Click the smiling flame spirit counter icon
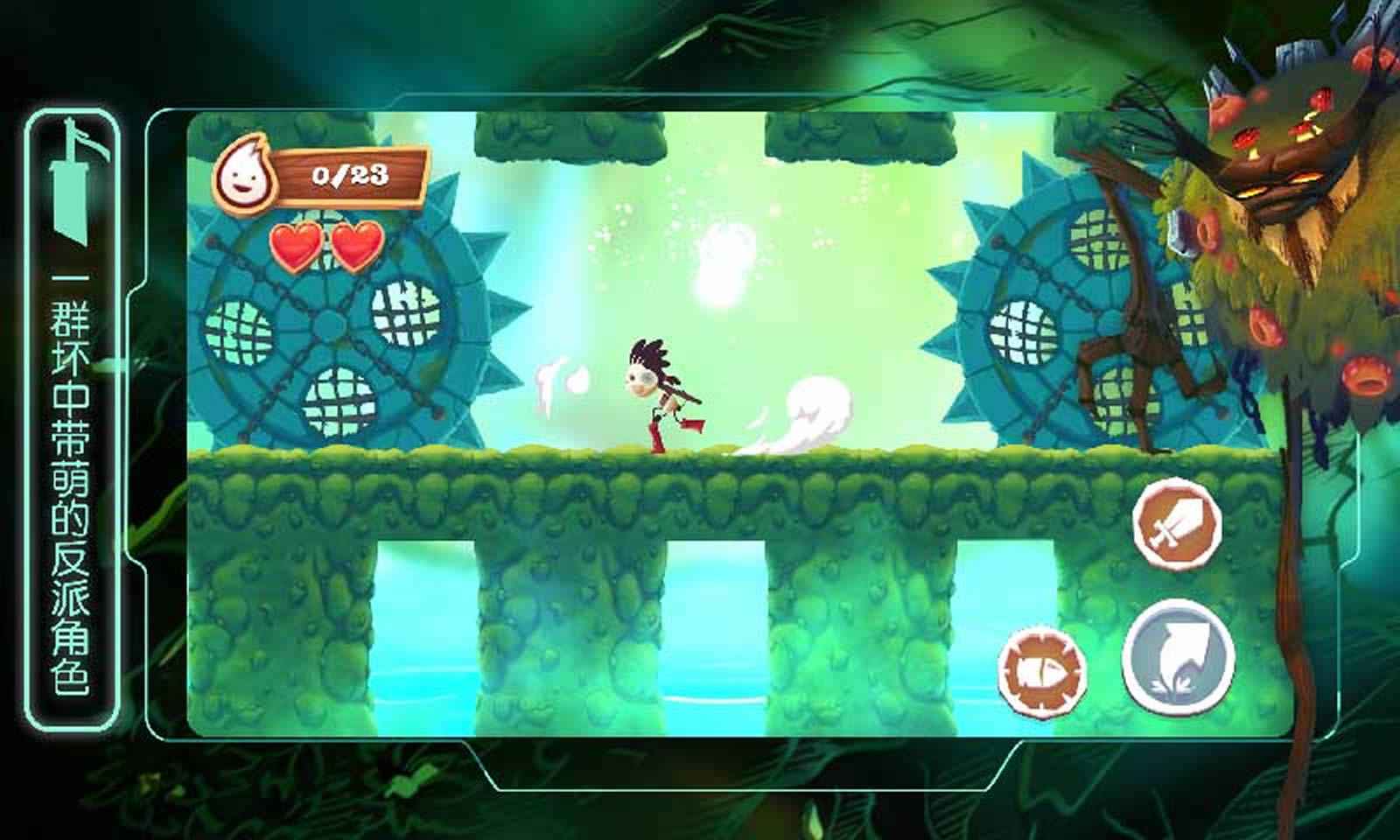 point(249,173)
